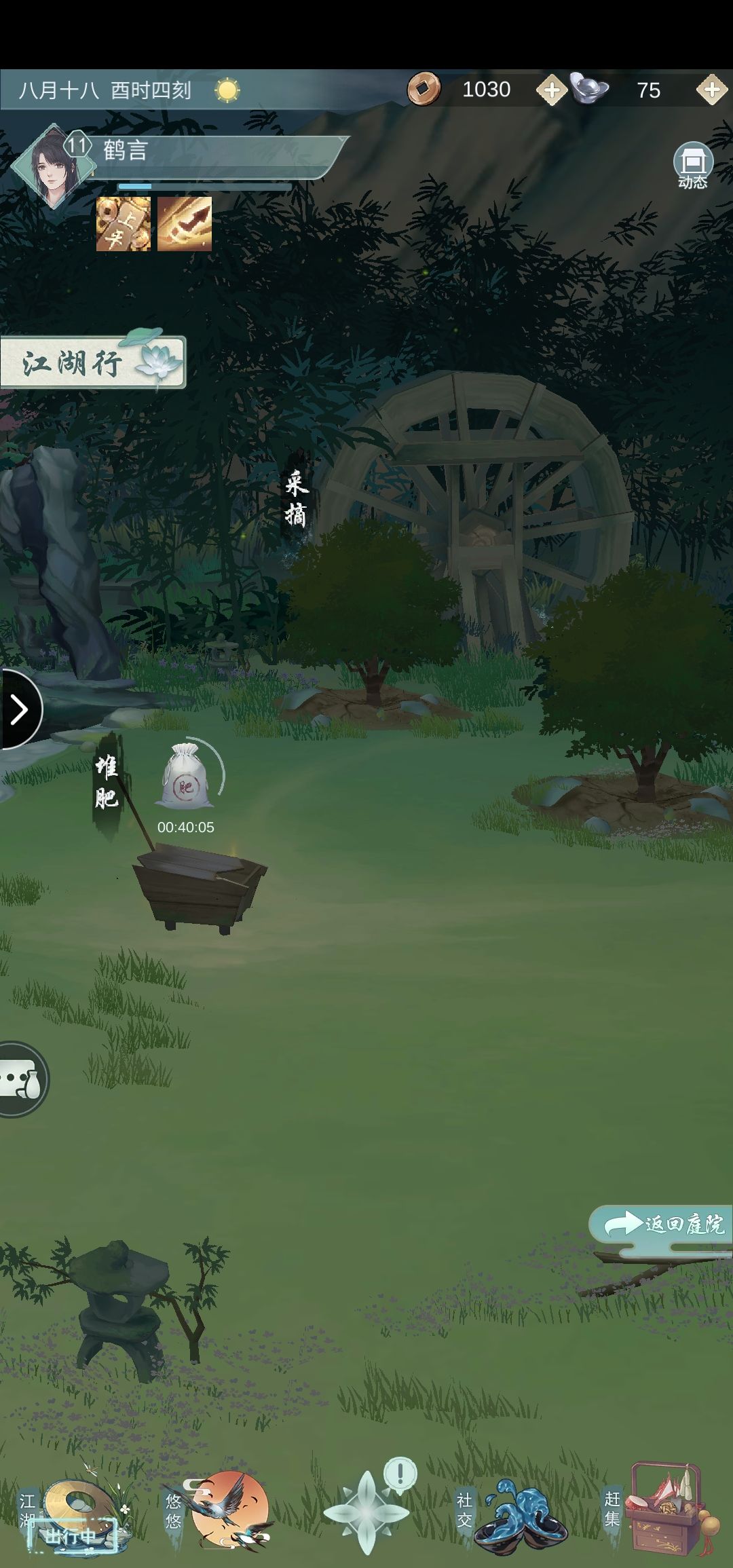Select the golden blade buff icon
733x1568 pixels.
185,224
